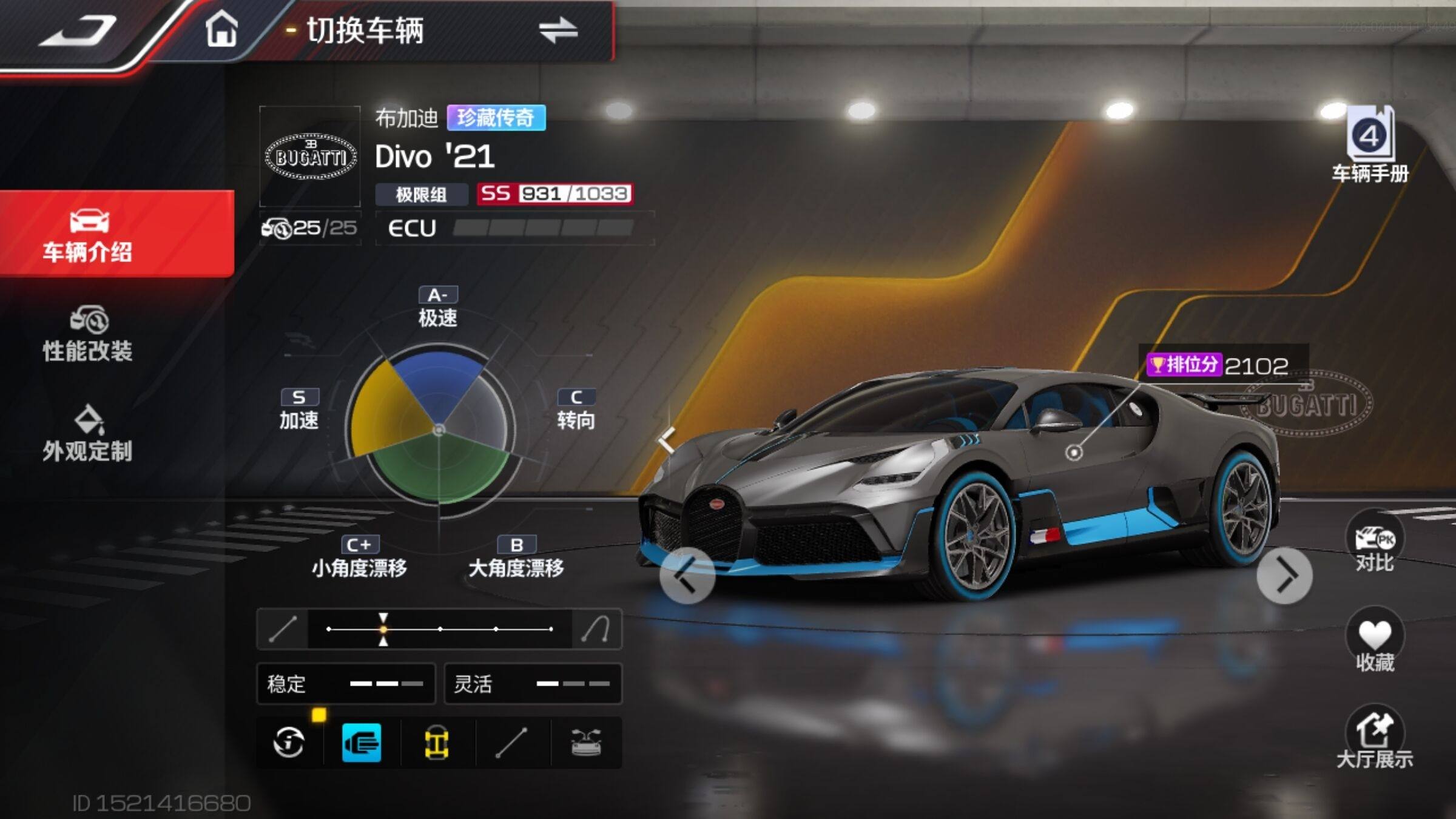Return to the home screen

pos(221,29)
